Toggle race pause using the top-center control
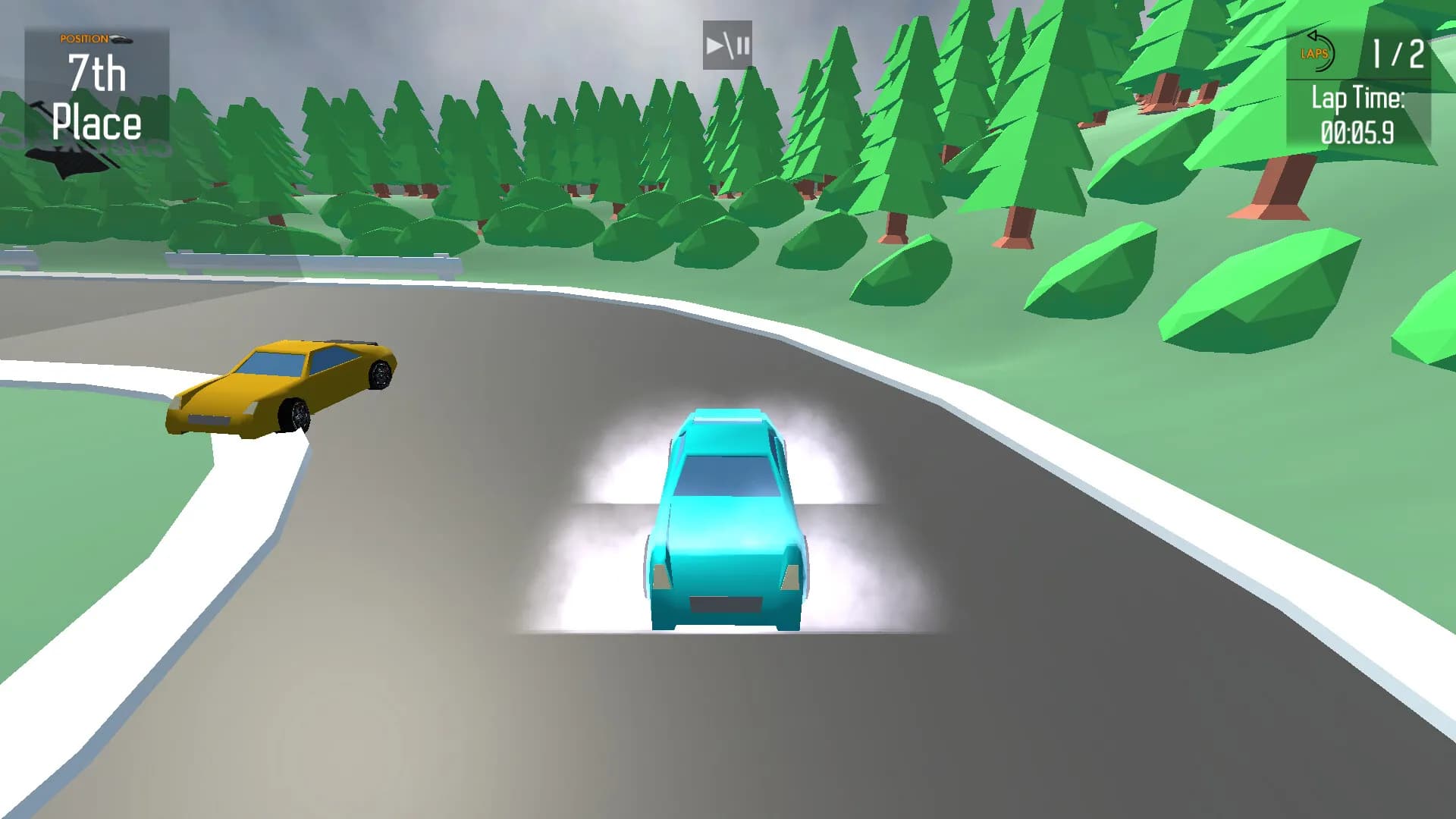 (726, 45)
